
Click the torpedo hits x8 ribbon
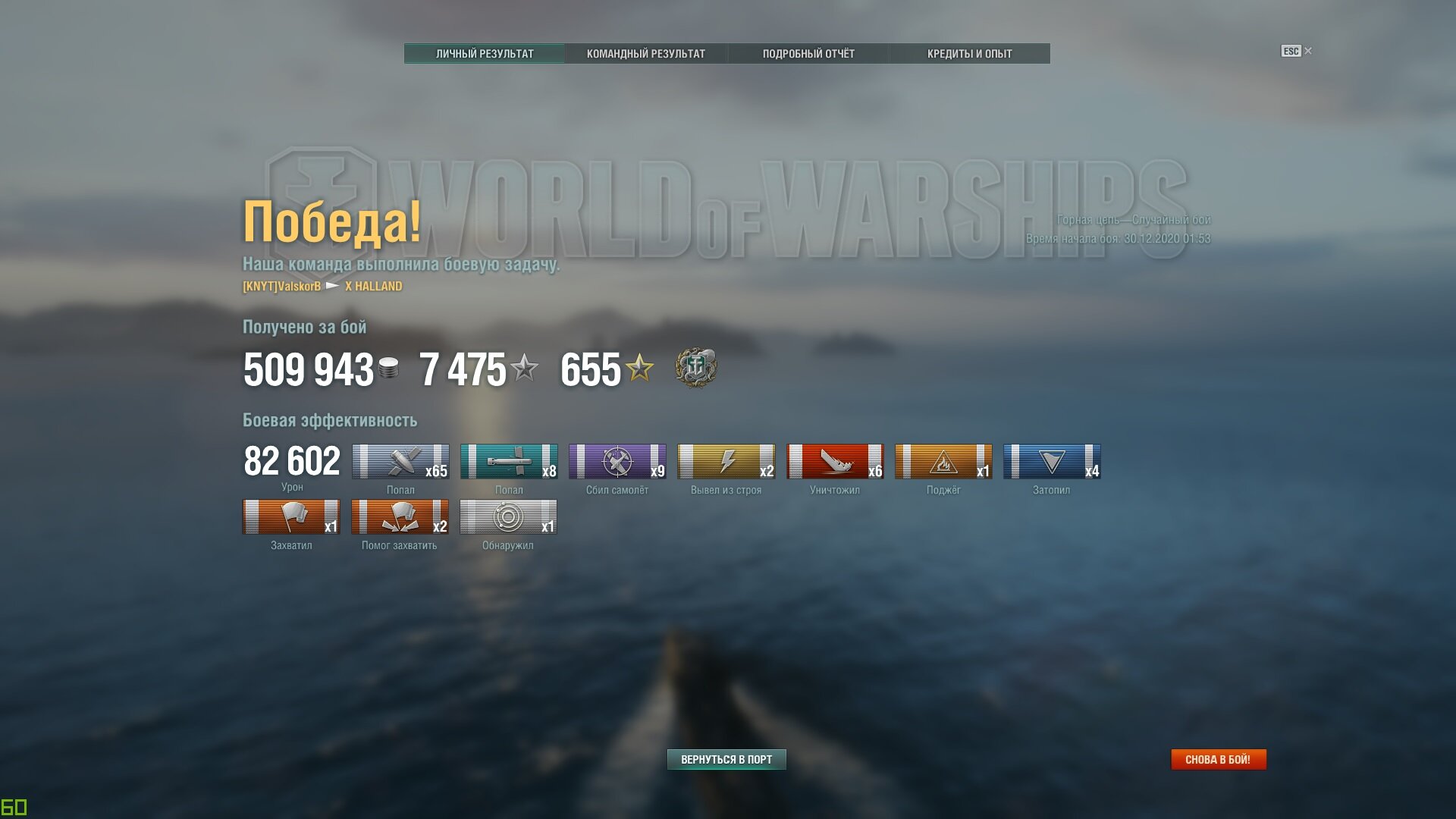tap(509, 462)
